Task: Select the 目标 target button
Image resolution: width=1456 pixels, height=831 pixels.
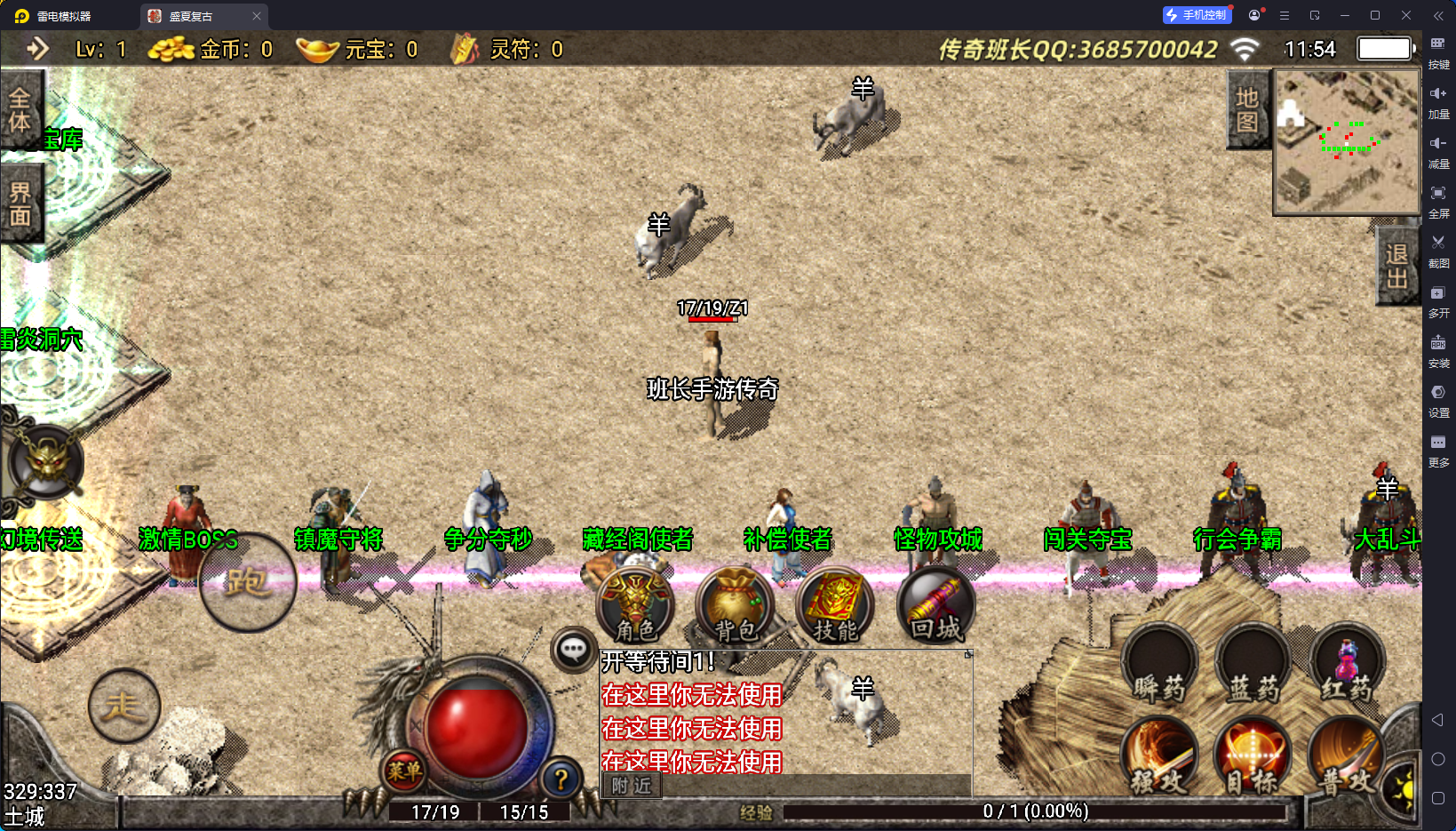Action: point(1253,755)
